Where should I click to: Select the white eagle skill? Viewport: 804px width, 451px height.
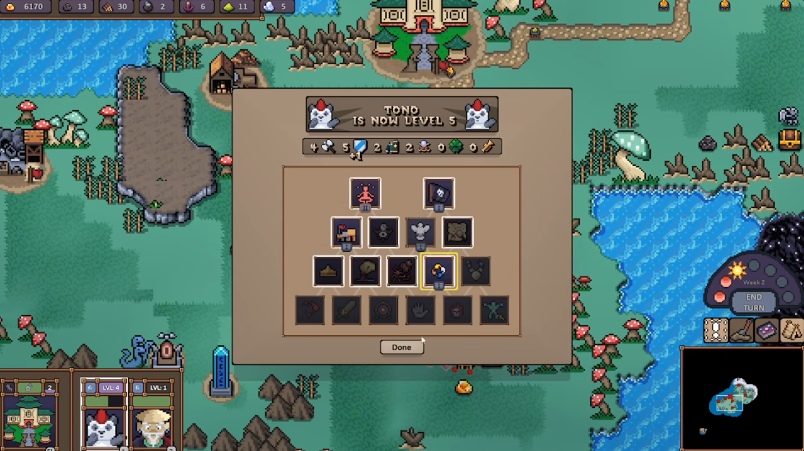(420, 232)
